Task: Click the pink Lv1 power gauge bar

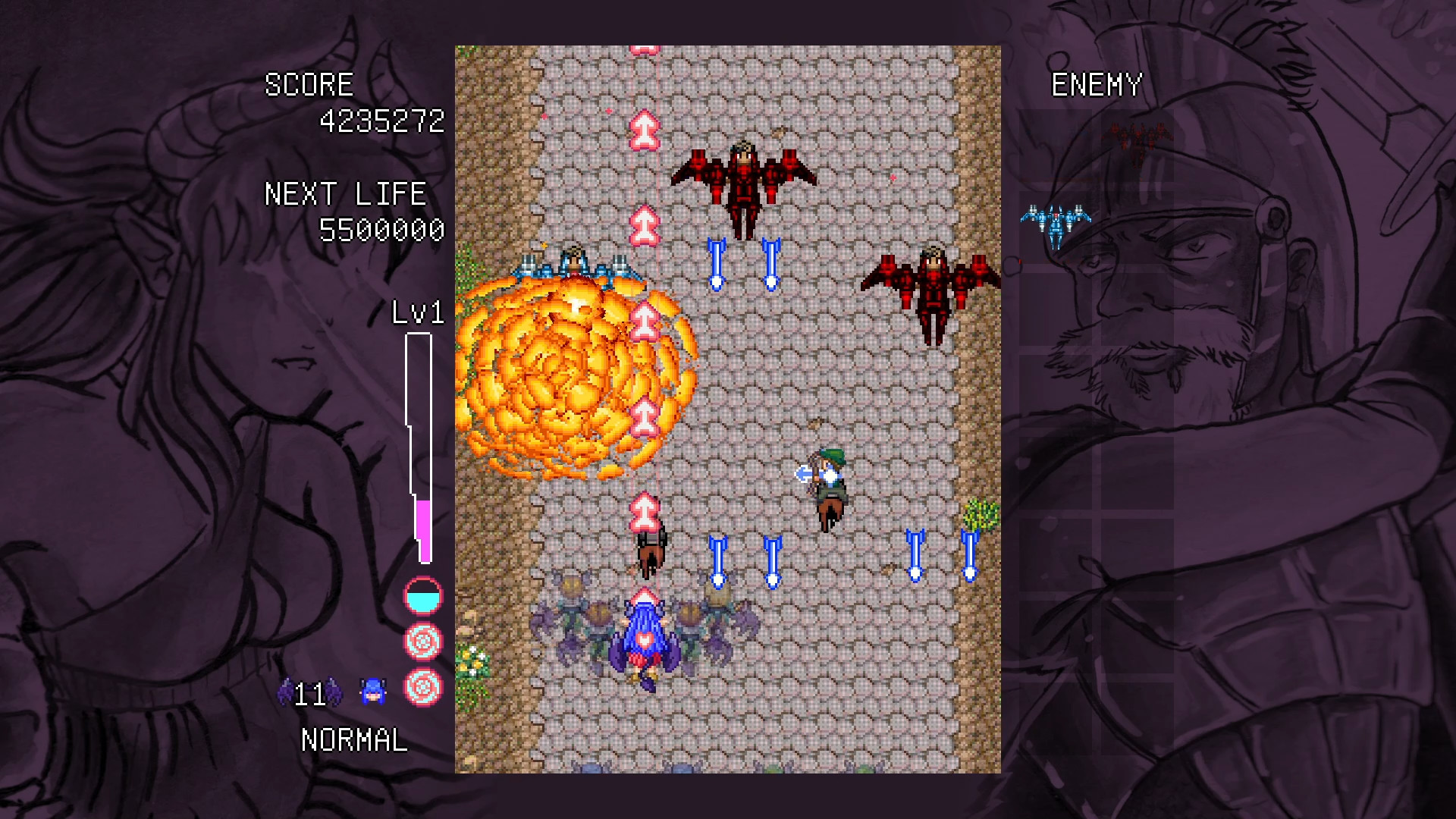Action: (x=423, y=531)
